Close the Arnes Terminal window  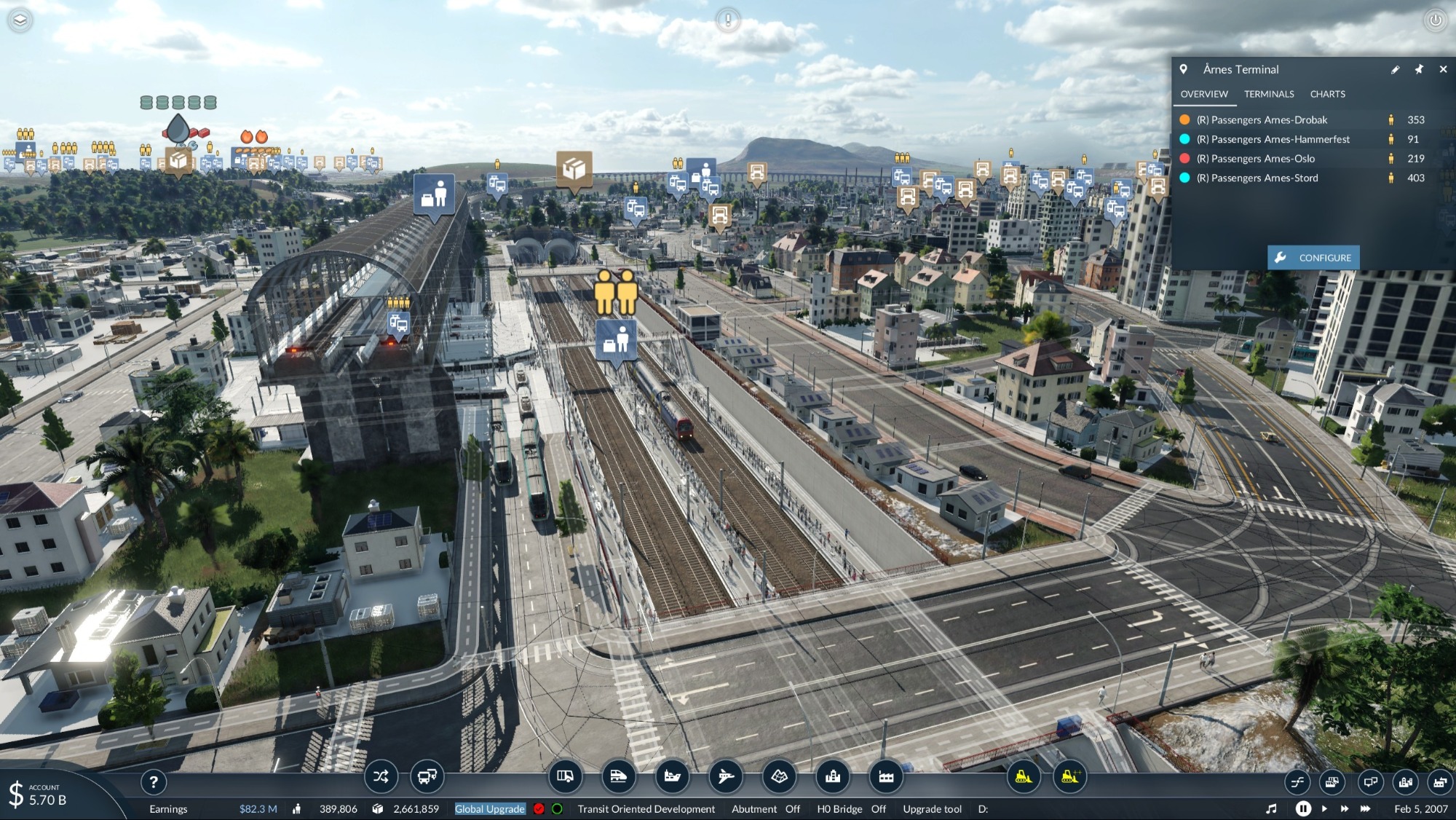pyautogui.click(x=1443, y=69)
